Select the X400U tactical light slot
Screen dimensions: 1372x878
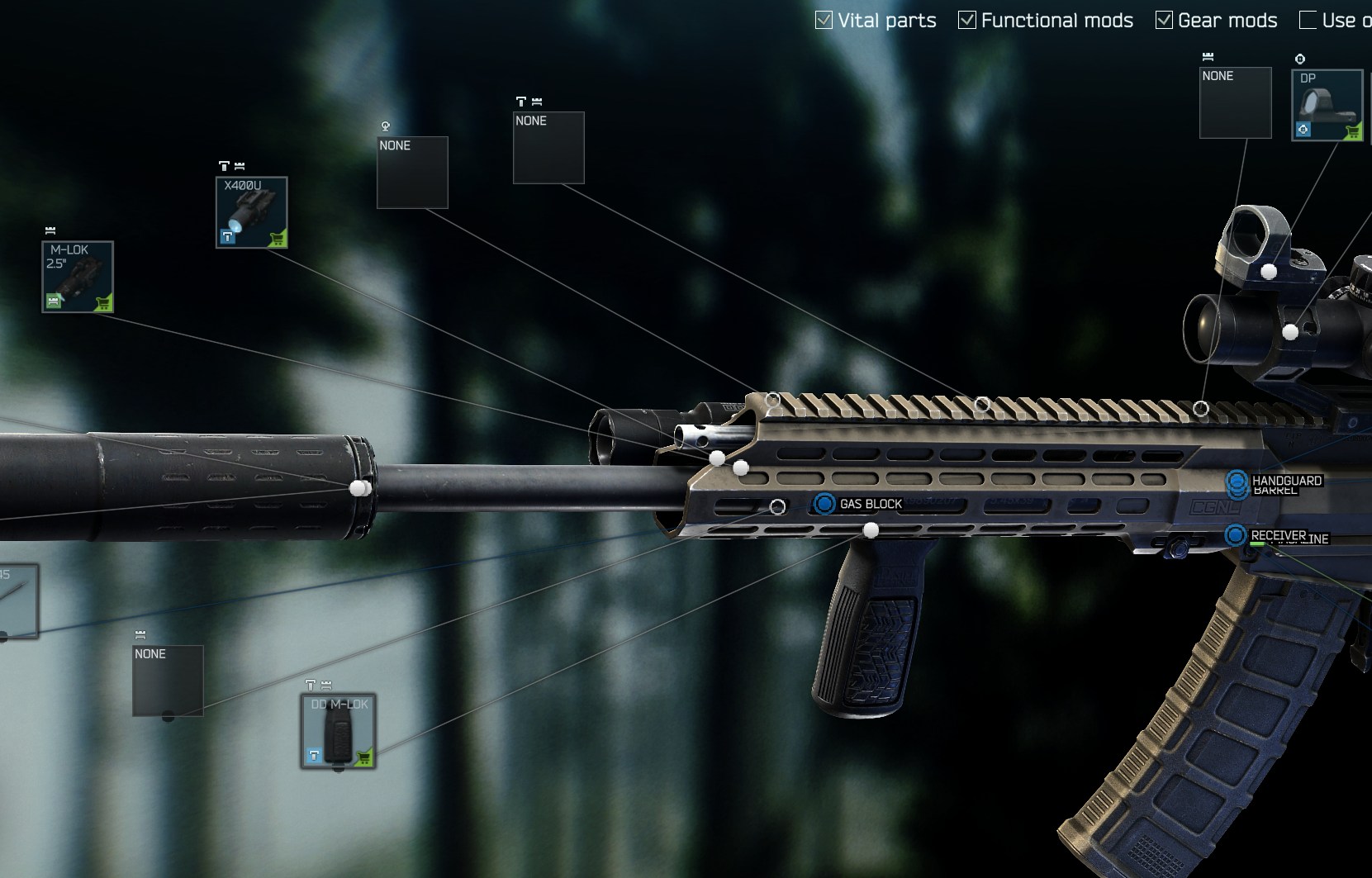pos(252,212)
